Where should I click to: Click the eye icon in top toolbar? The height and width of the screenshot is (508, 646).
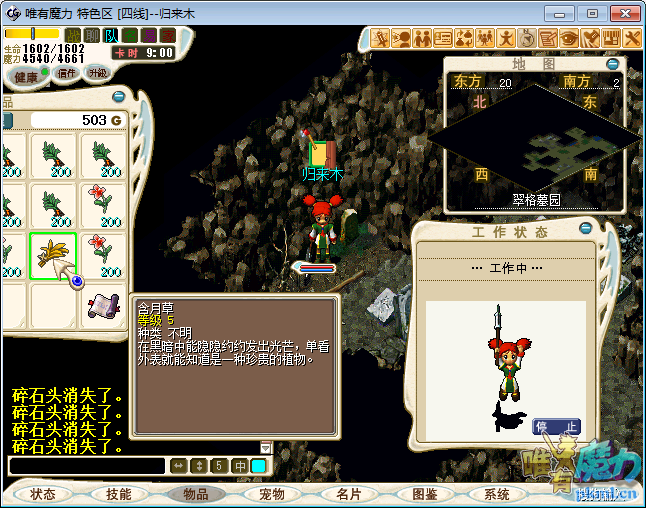pos(569,38)
